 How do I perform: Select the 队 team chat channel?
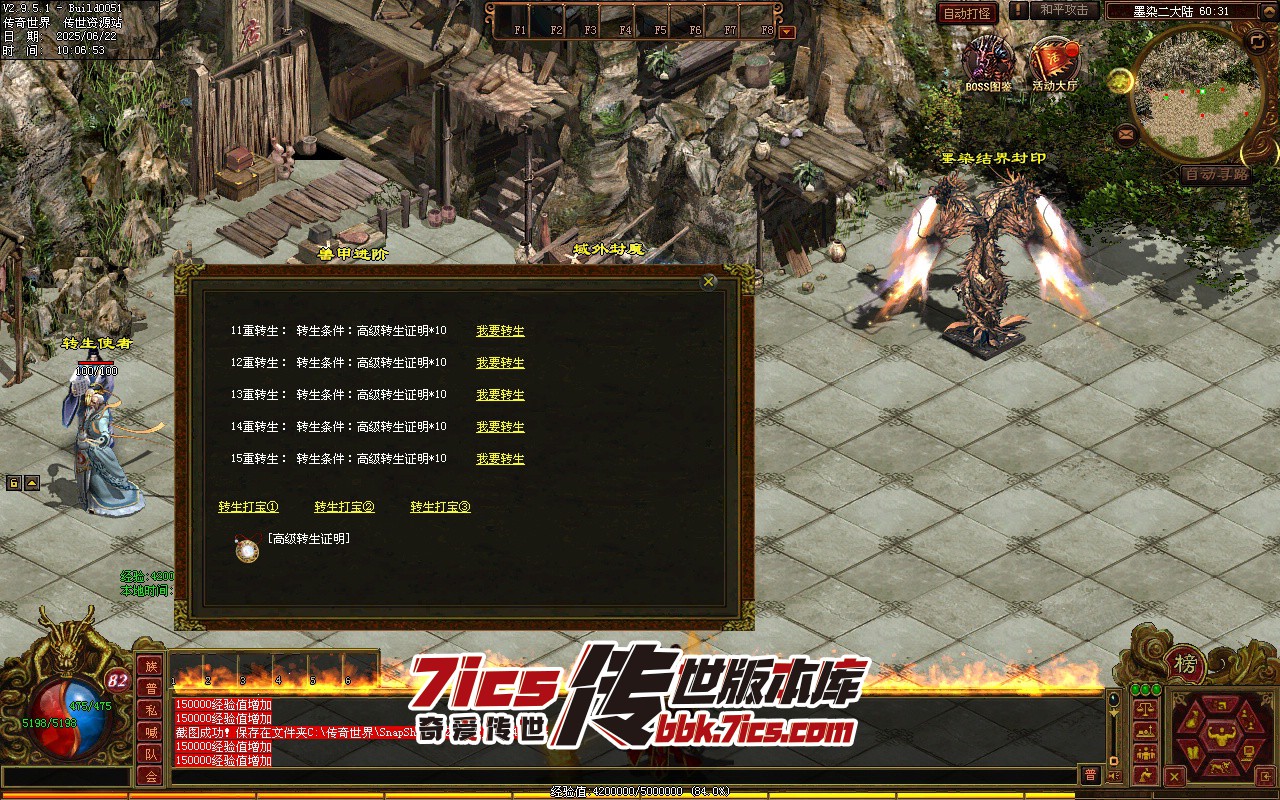click(150, 754)
